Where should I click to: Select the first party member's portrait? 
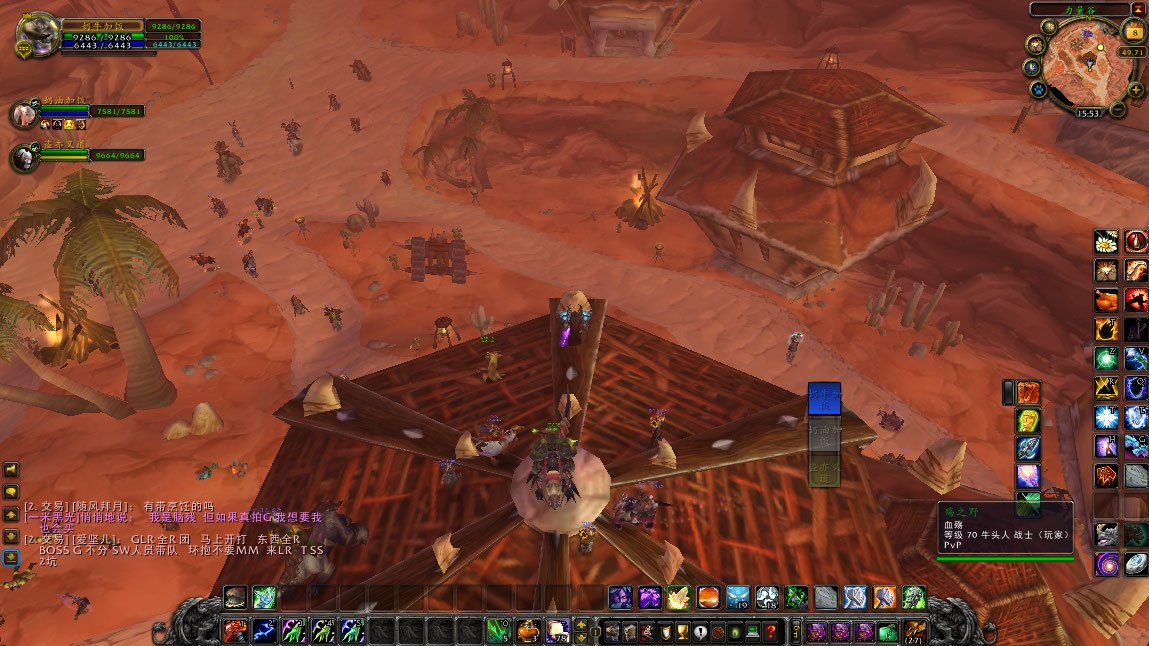coord(23,114)
